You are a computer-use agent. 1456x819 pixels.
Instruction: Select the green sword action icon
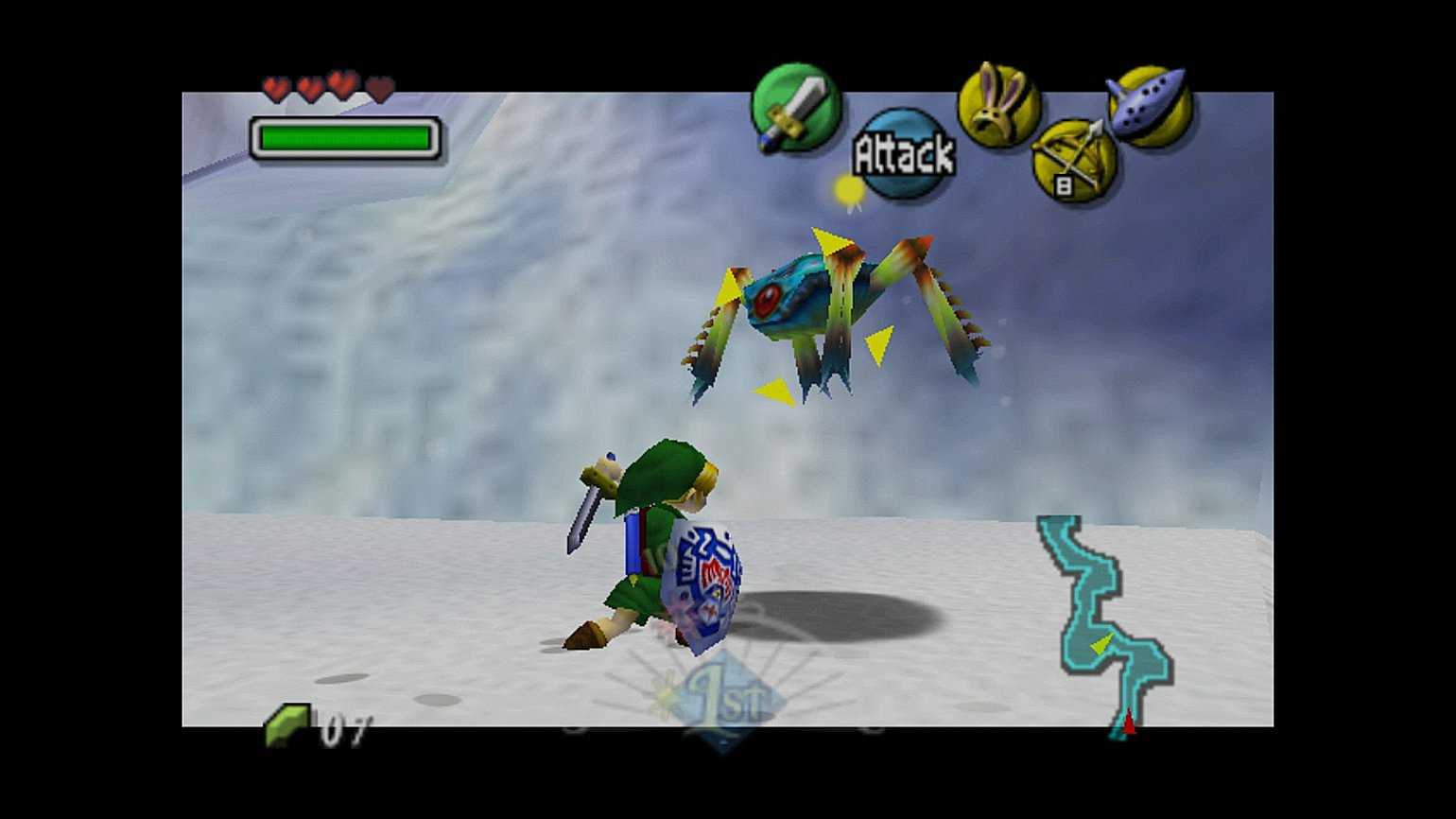(x=795, y=108)
